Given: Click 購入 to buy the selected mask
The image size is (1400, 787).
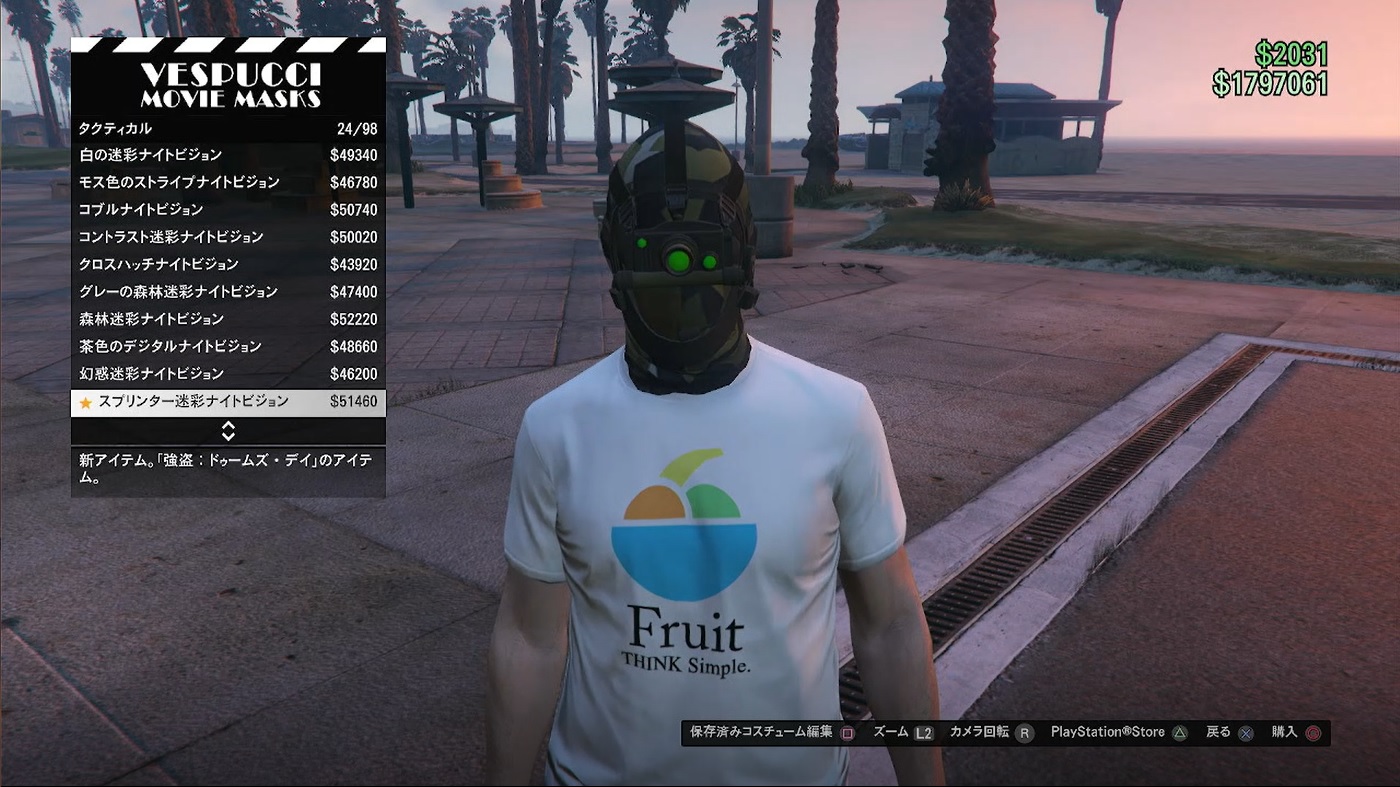Looking at the screenshot, I should click(x=1284, y=732).
